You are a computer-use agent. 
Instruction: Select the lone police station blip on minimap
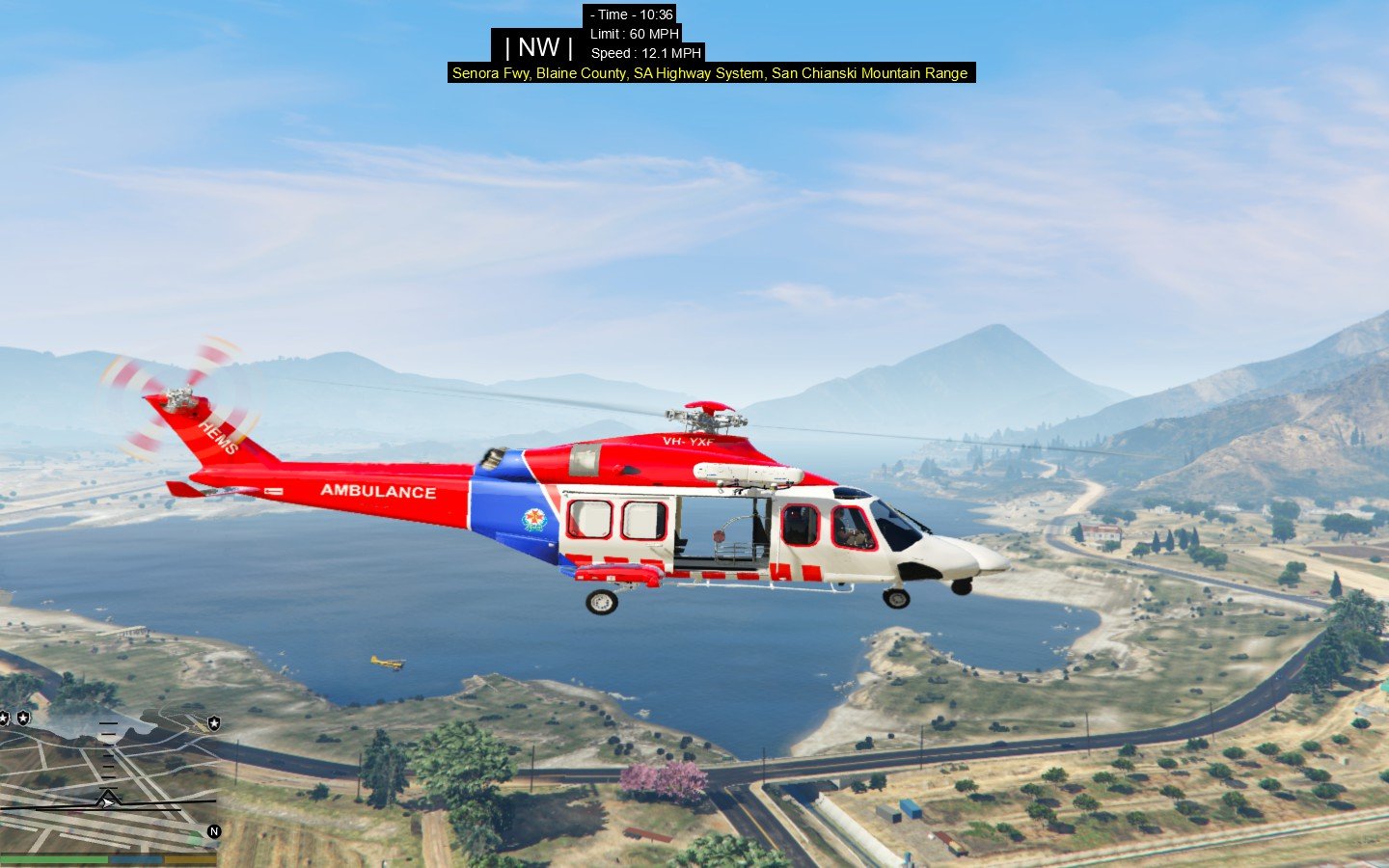[x=213, y=722]
